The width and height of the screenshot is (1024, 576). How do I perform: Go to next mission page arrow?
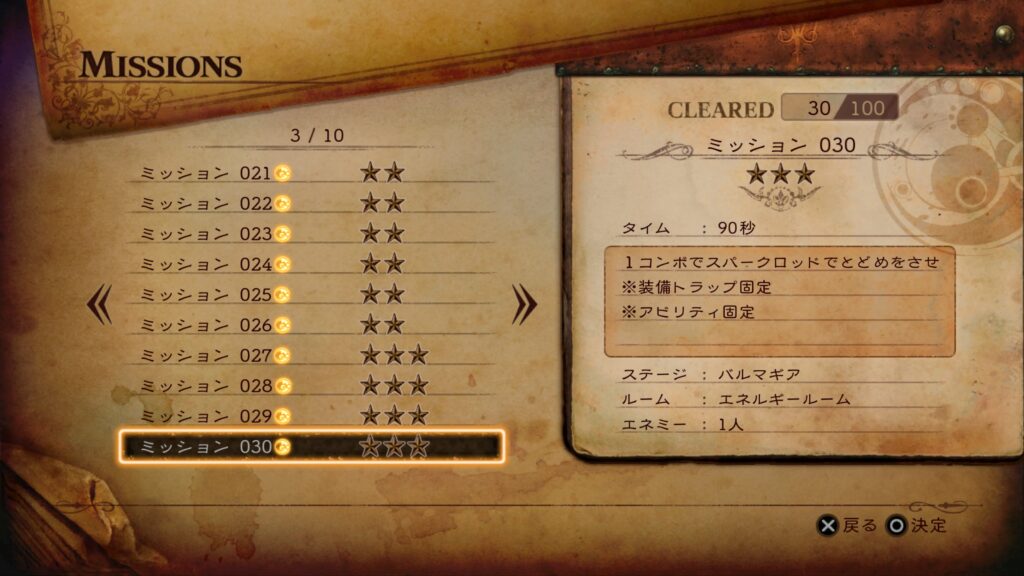tap(524, 305)
